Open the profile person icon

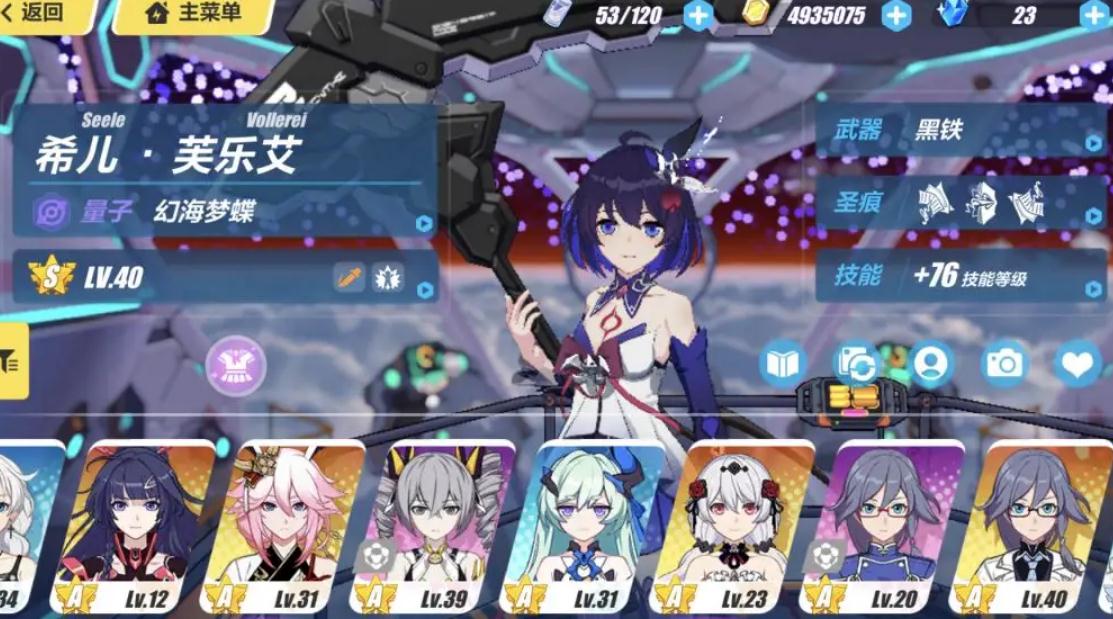pyautogui.click(x=931, y=364)
